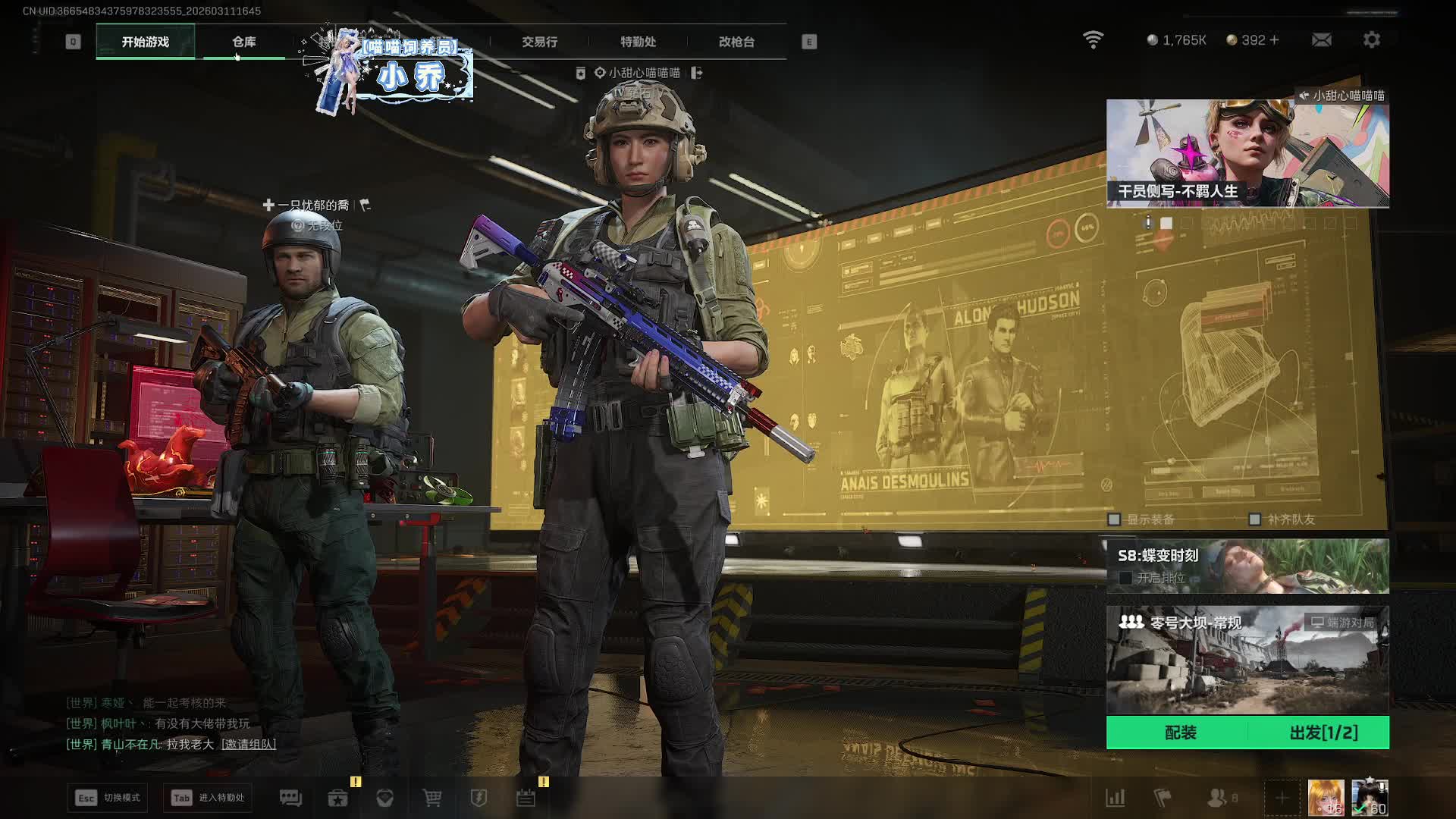Image resolution: width=1456 pixels, height=819 pixels.
Task: Click the 配装 loadout button
Action: pyautogui.click(x=1180, y=733)
